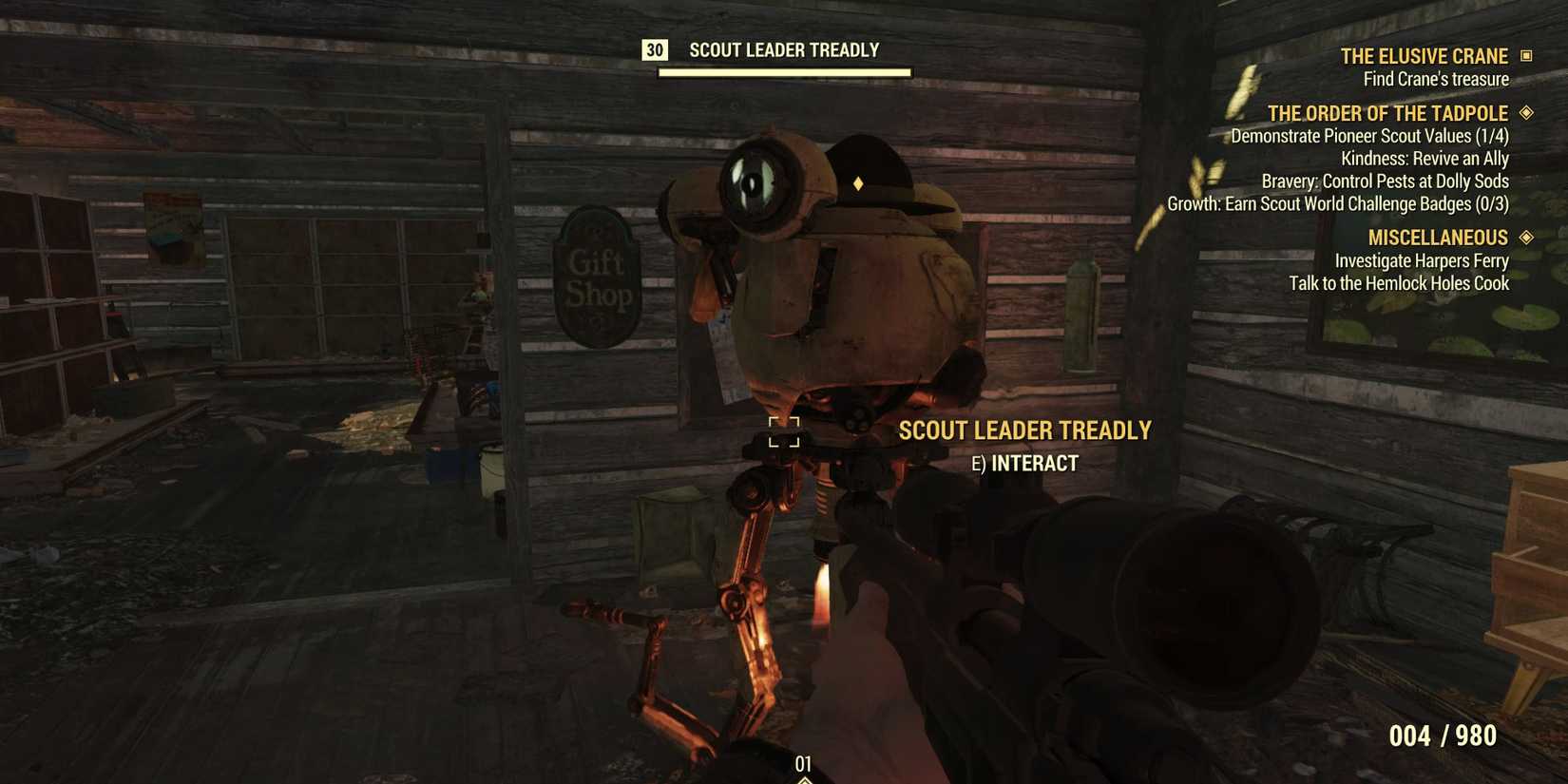The image size is (1568, 784).
Task: Expand The Elusive Crane quest entry
Action: pyautogui.click(x=1423, y=56)
